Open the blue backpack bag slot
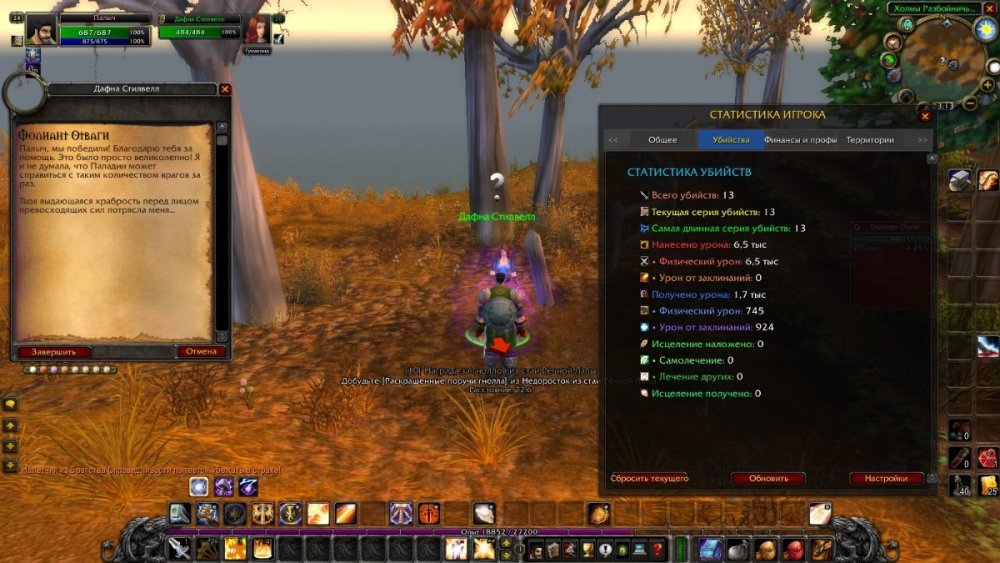1000x563 pixels. 709,549
